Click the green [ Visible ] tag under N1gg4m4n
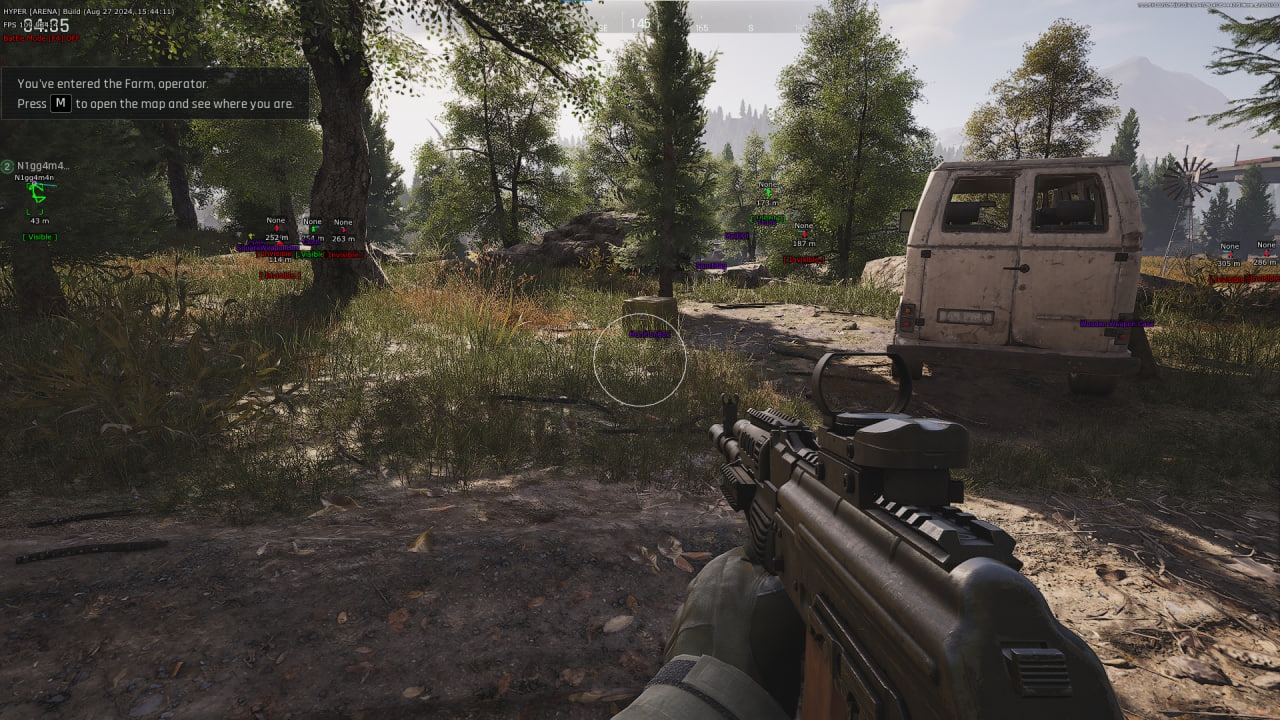This screenshot has width=1280, height=720. pos(40,237)
